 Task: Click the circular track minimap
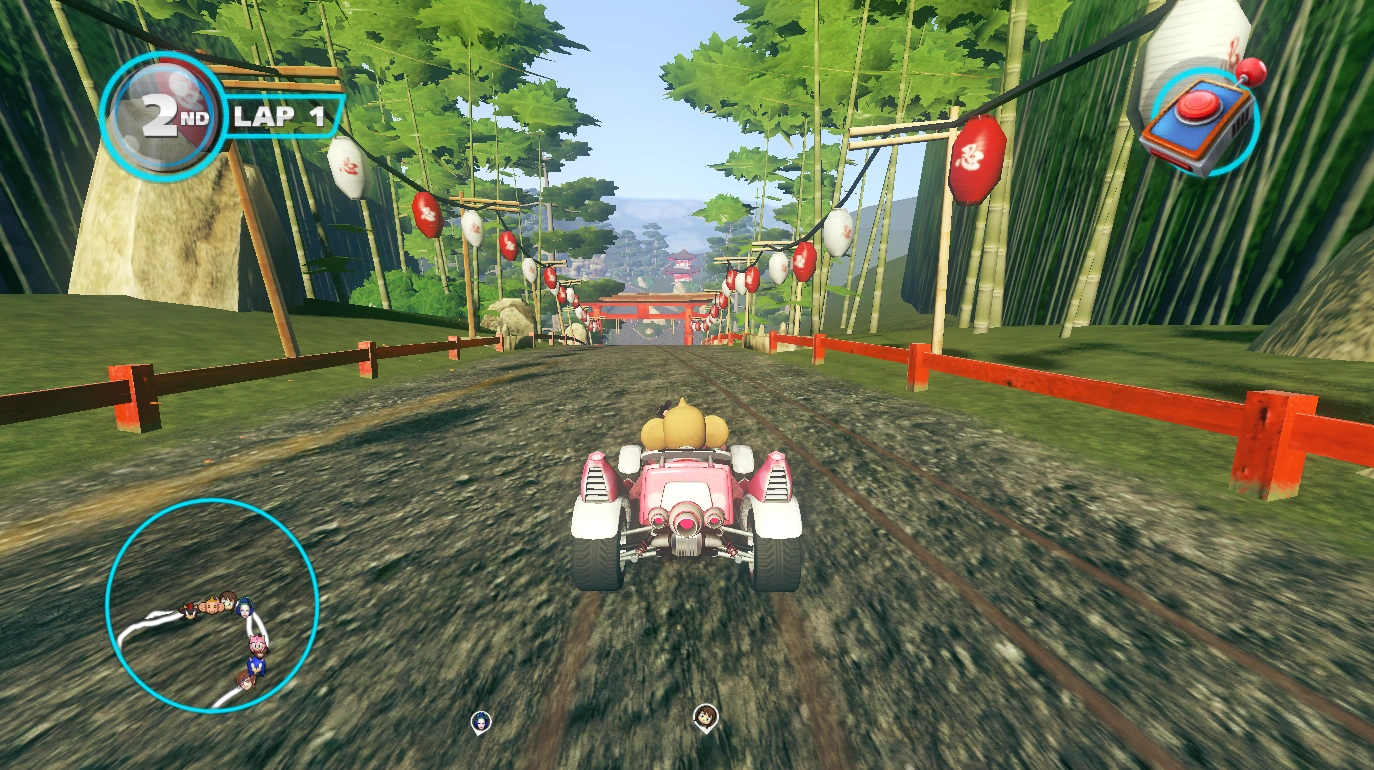212,605
